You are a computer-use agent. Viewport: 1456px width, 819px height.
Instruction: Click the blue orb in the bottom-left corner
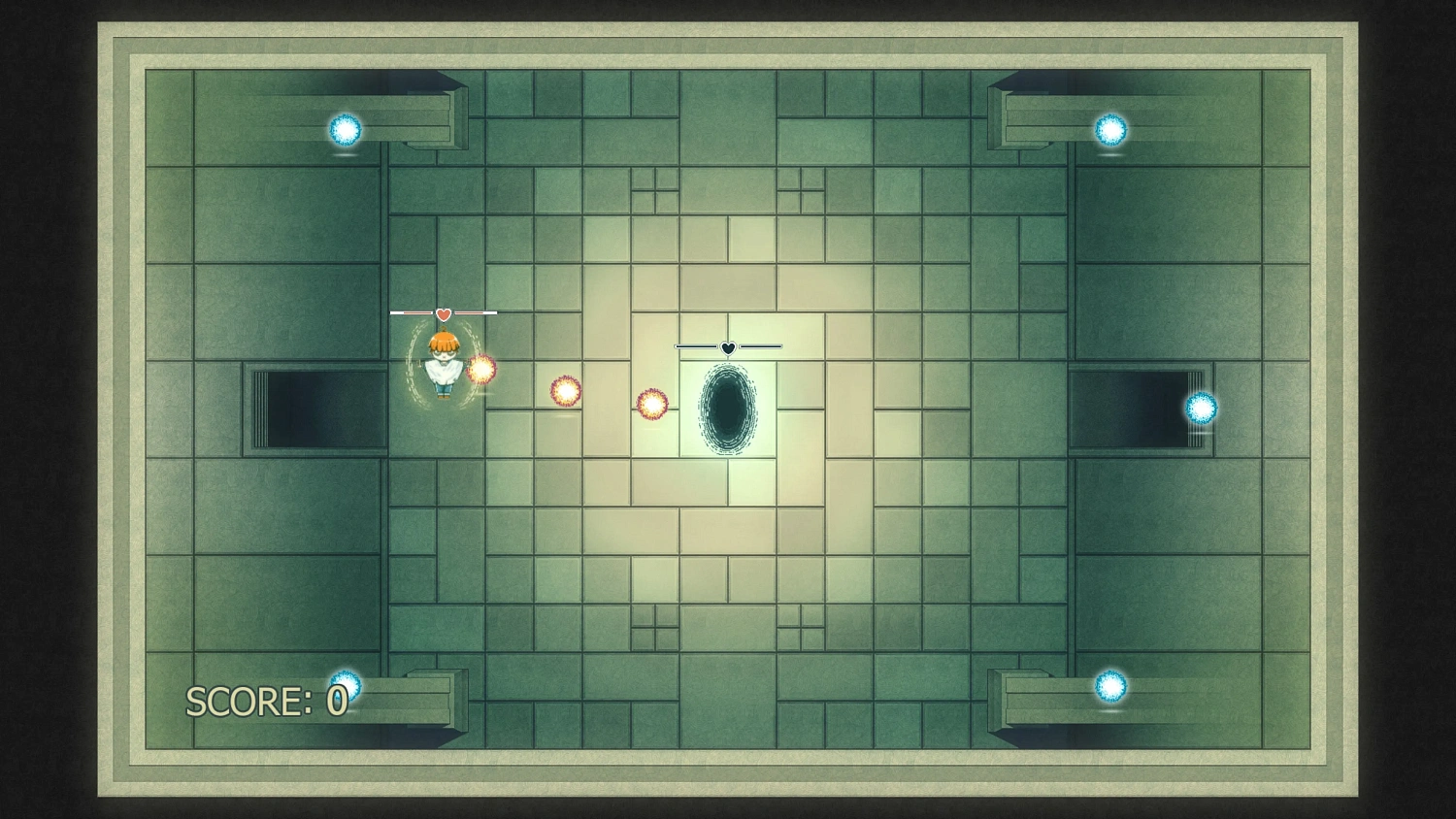tap(345, 685)
